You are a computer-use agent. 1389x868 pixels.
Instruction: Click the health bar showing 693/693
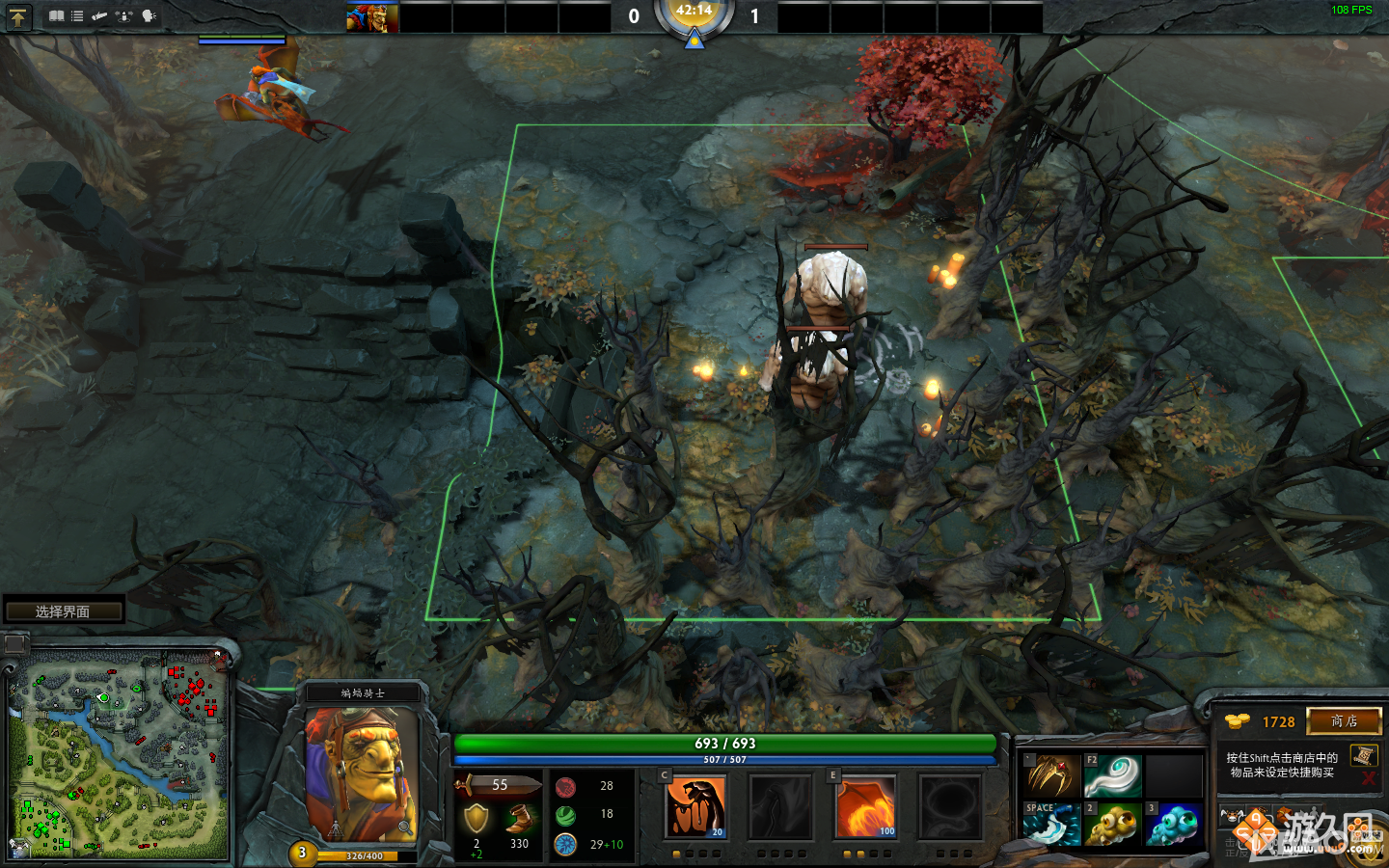point(726,744)
